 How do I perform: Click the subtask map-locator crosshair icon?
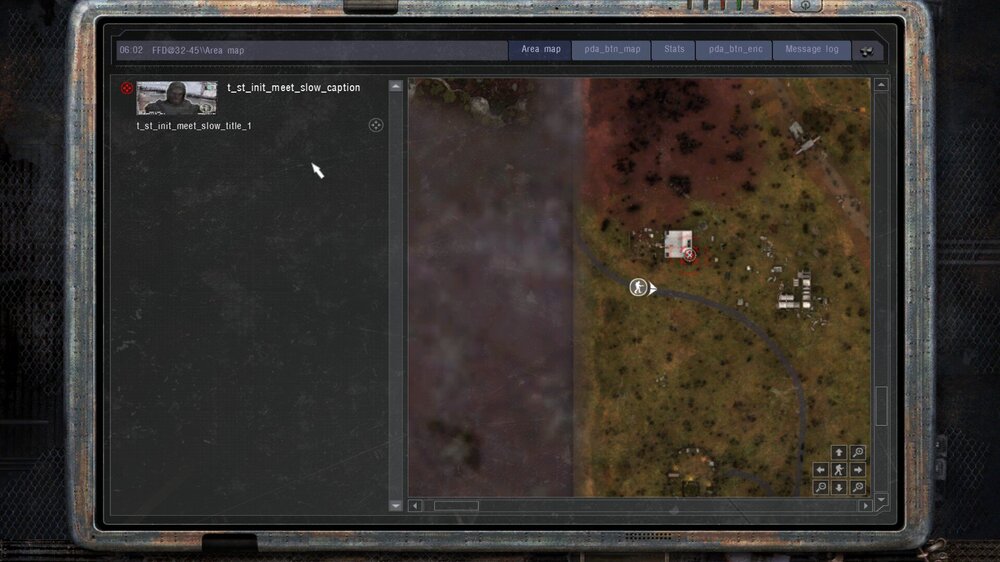376,125
